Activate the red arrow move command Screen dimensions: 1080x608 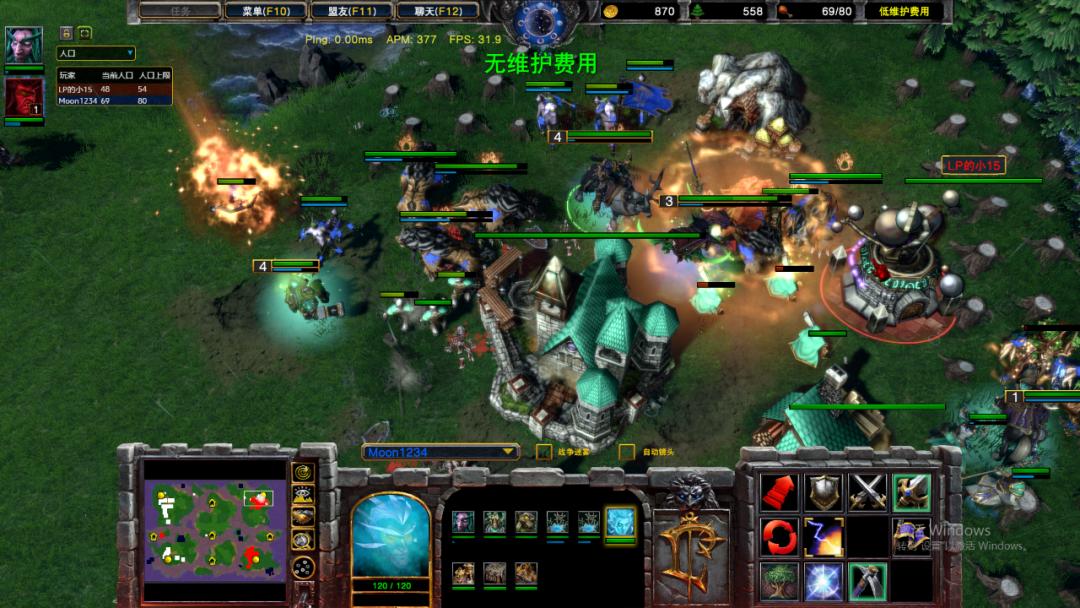click(x=779, y=491)
